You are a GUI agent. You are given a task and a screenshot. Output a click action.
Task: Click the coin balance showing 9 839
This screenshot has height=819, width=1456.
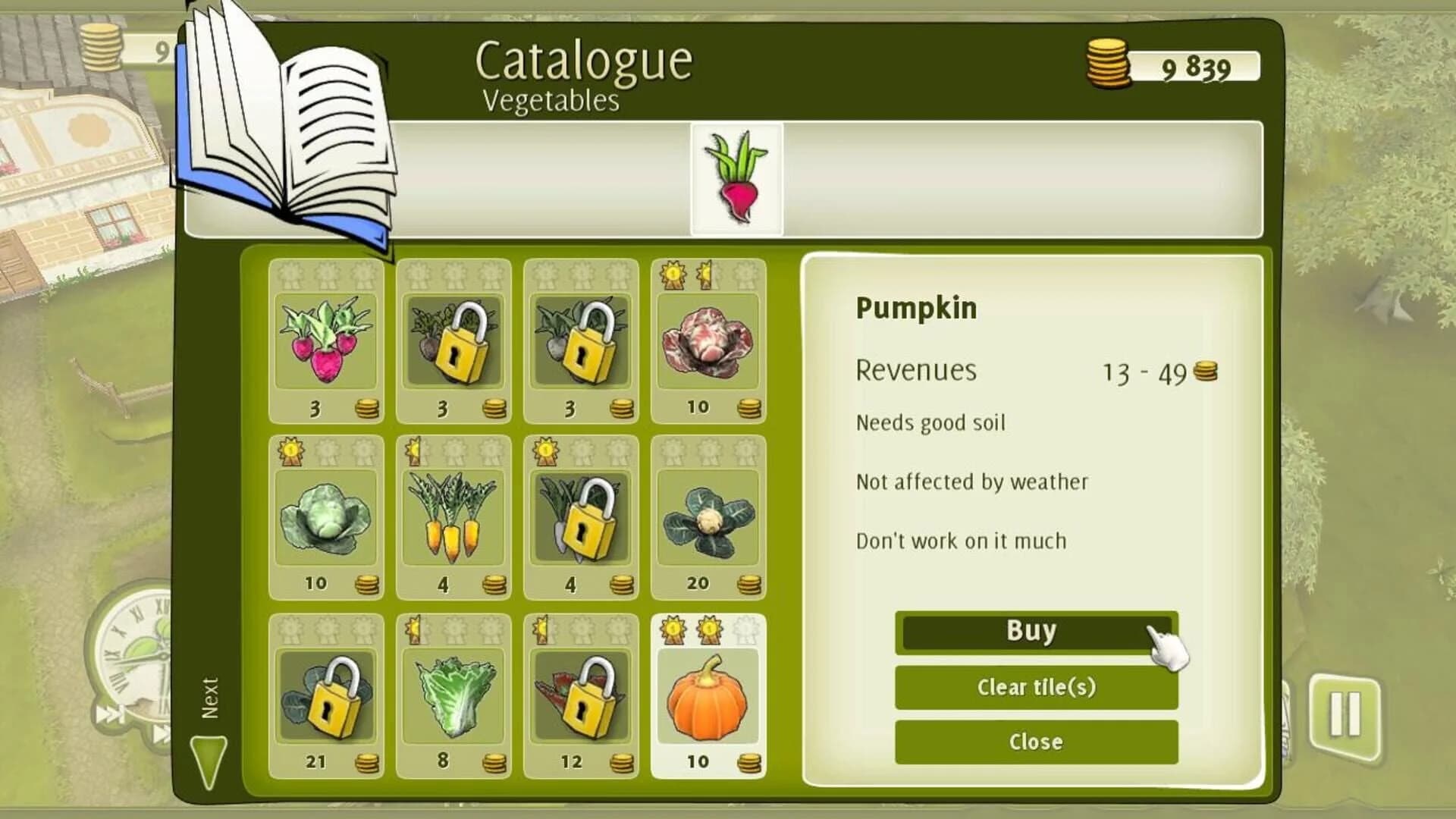[1172, 64]
